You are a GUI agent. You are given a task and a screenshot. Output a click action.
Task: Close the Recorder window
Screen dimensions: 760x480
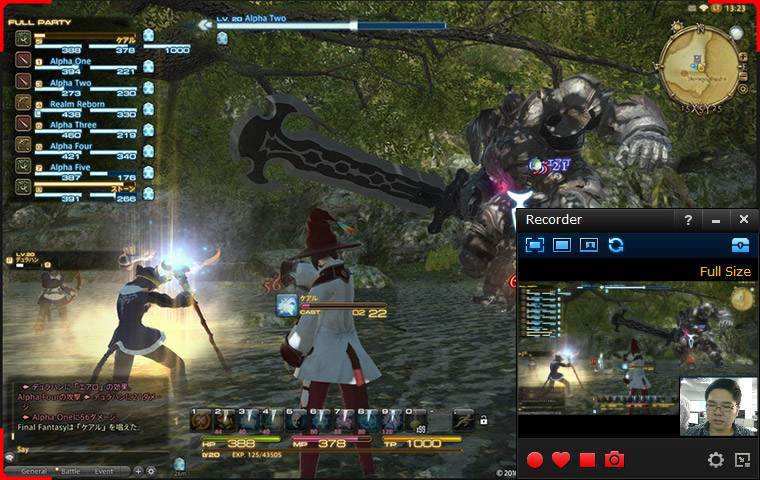[x=743, y=219]
